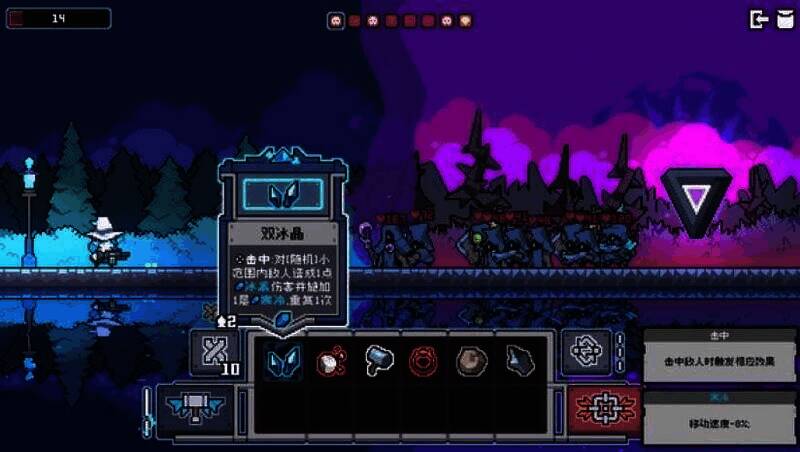The height and width of the screenshot is (452, 800).
Task: Select the red ring item slot
Action: pyautogui.click(x=425, y=359)
